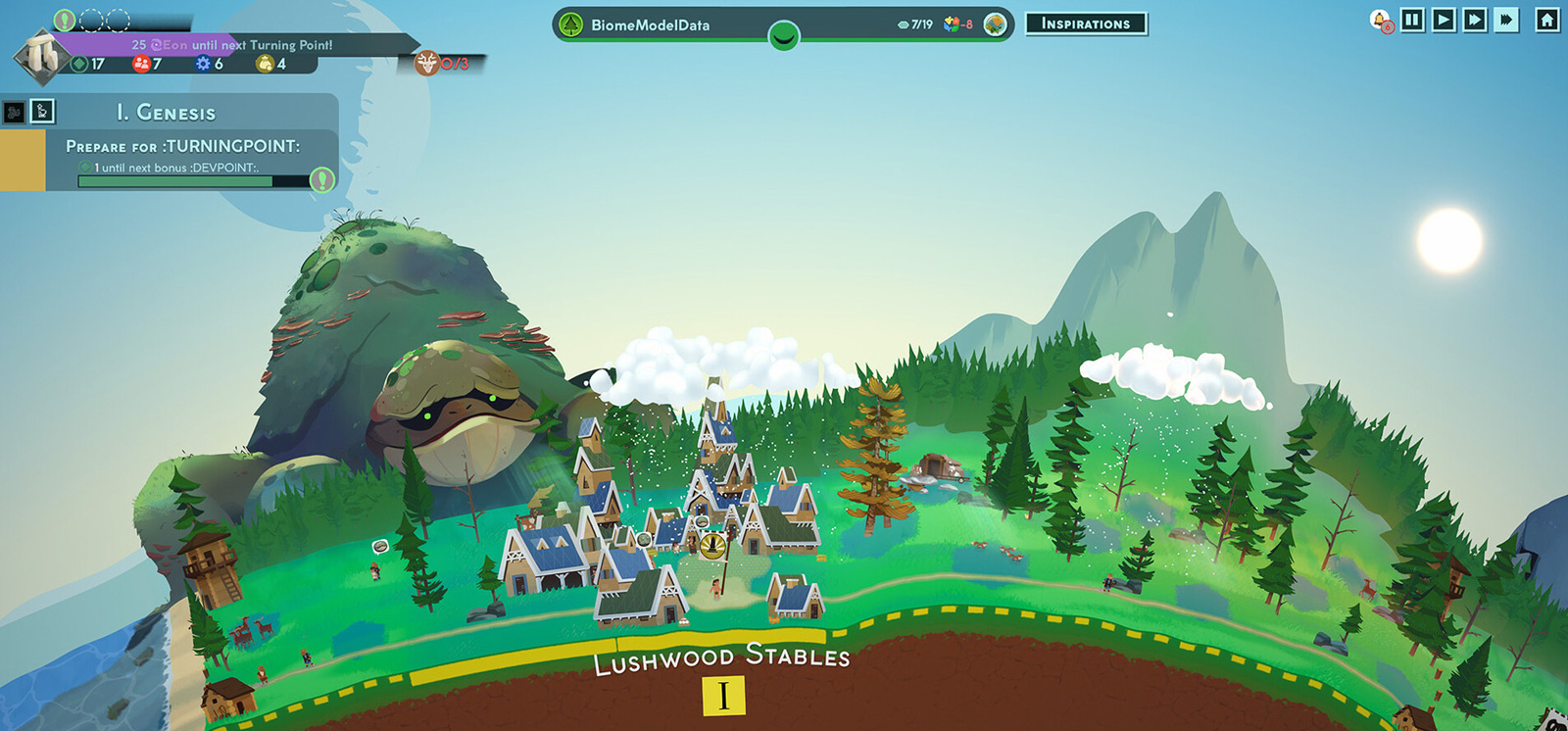Set game speed to double fast-forward
Viewport: 1568px width, 731px height.
(1475, 20)
